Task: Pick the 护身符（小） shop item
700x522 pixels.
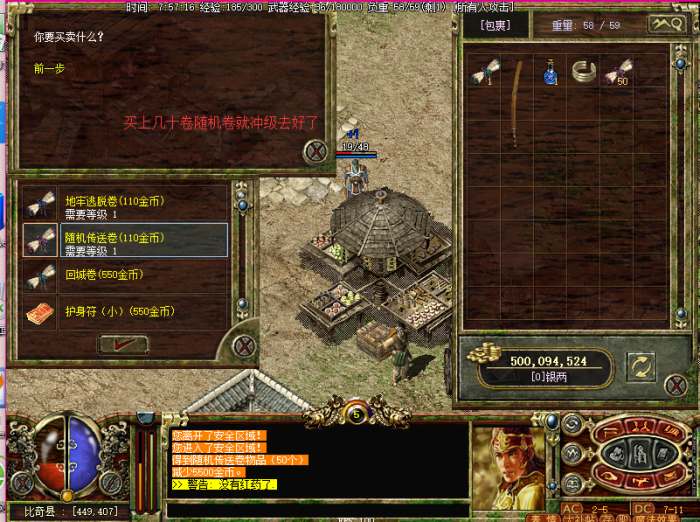Action: 125,312
